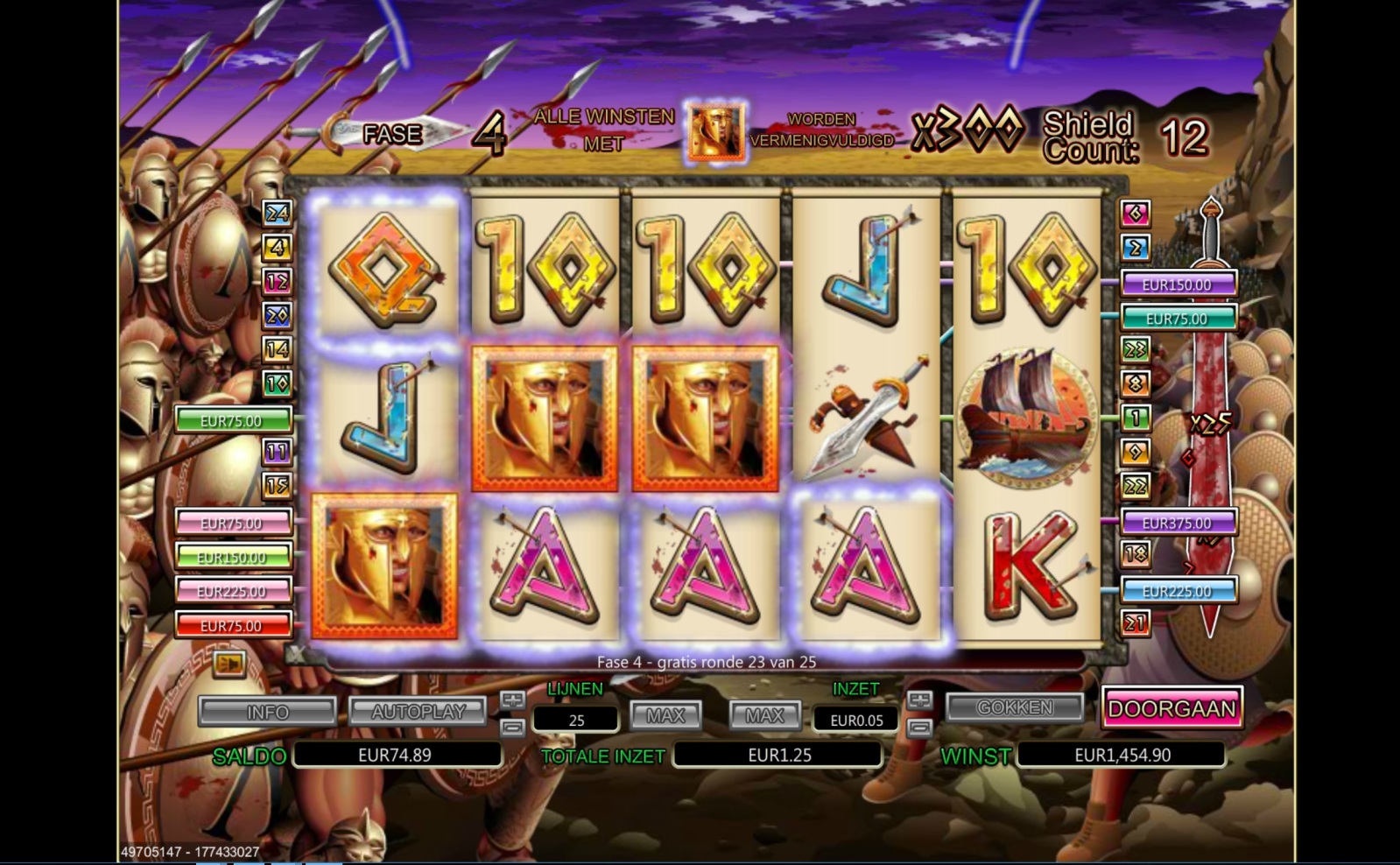Image resolution: width=1400 pixels, height=865 pixels.
Task: Click the pink DOORGAAN button
Action: [1171, 709]
